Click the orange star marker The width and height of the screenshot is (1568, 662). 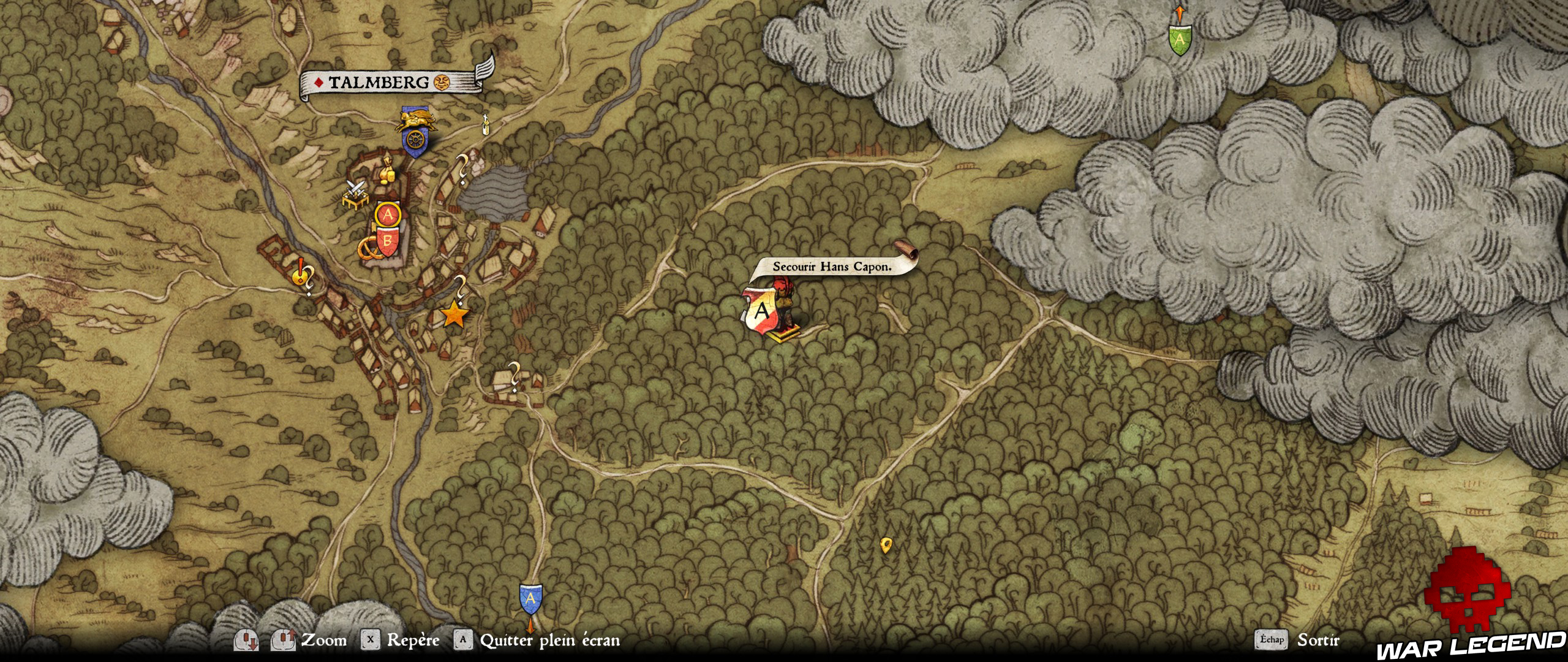tap(454, 314)
